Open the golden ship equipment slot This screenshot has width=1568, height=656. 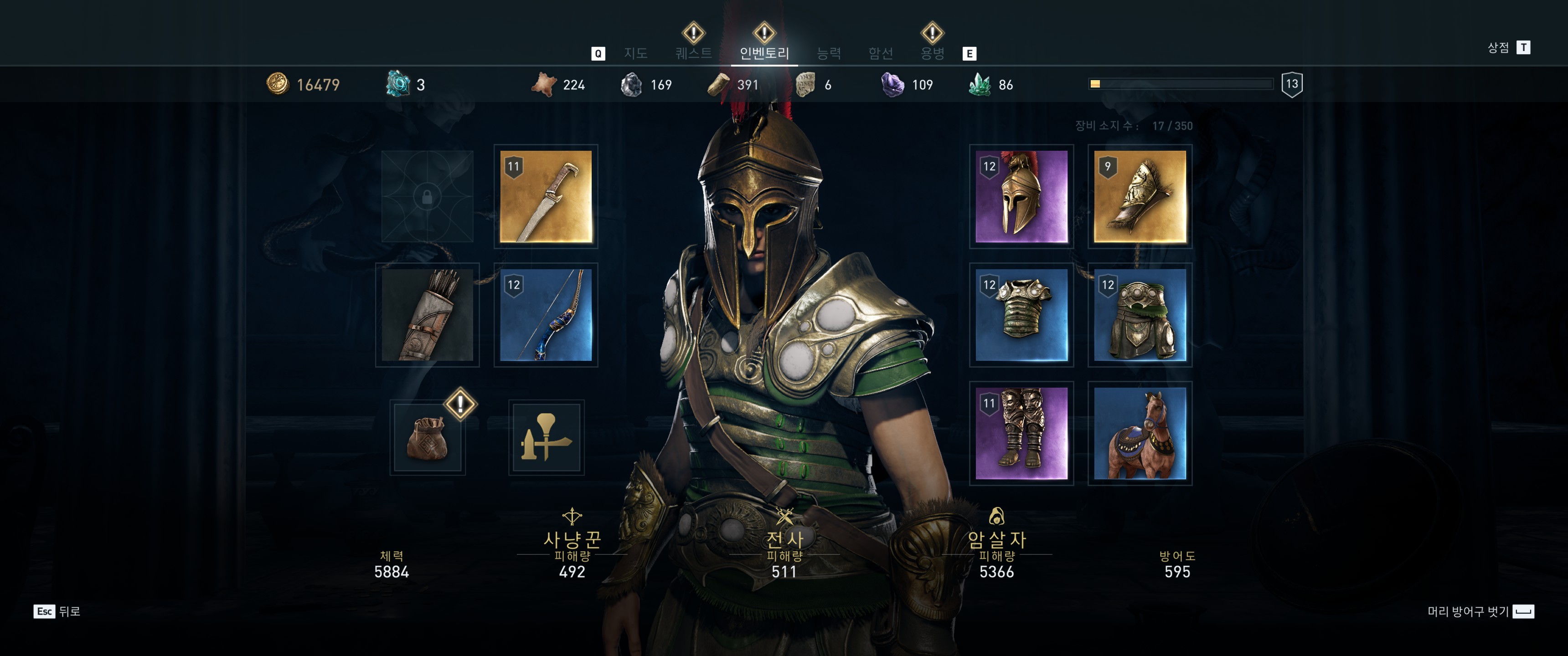[x=546, y=437]
